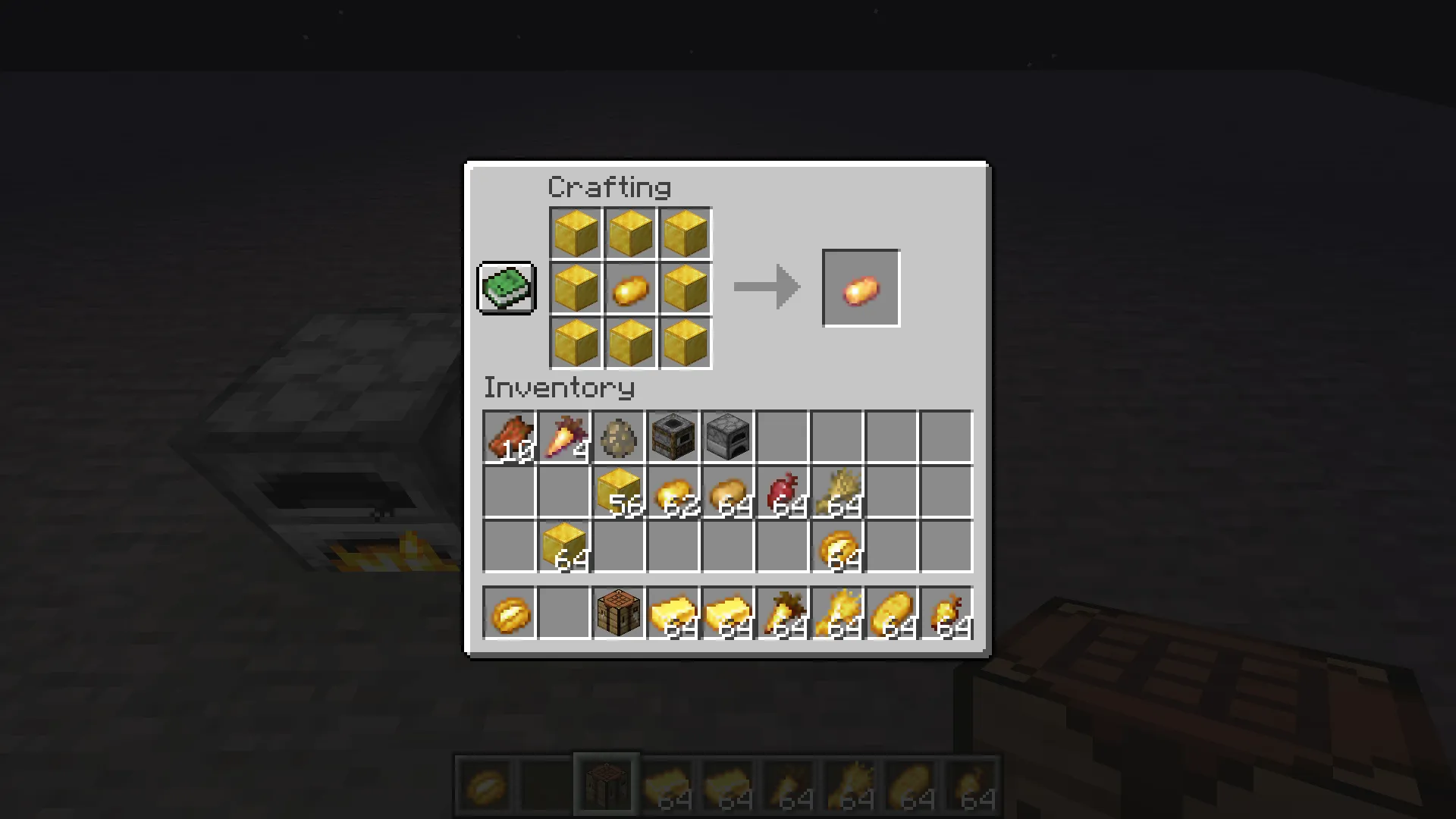The width and height of the screenshot is (1456, 819).
Task: Open the green recipe book
Action: click(x=506, y=287)
